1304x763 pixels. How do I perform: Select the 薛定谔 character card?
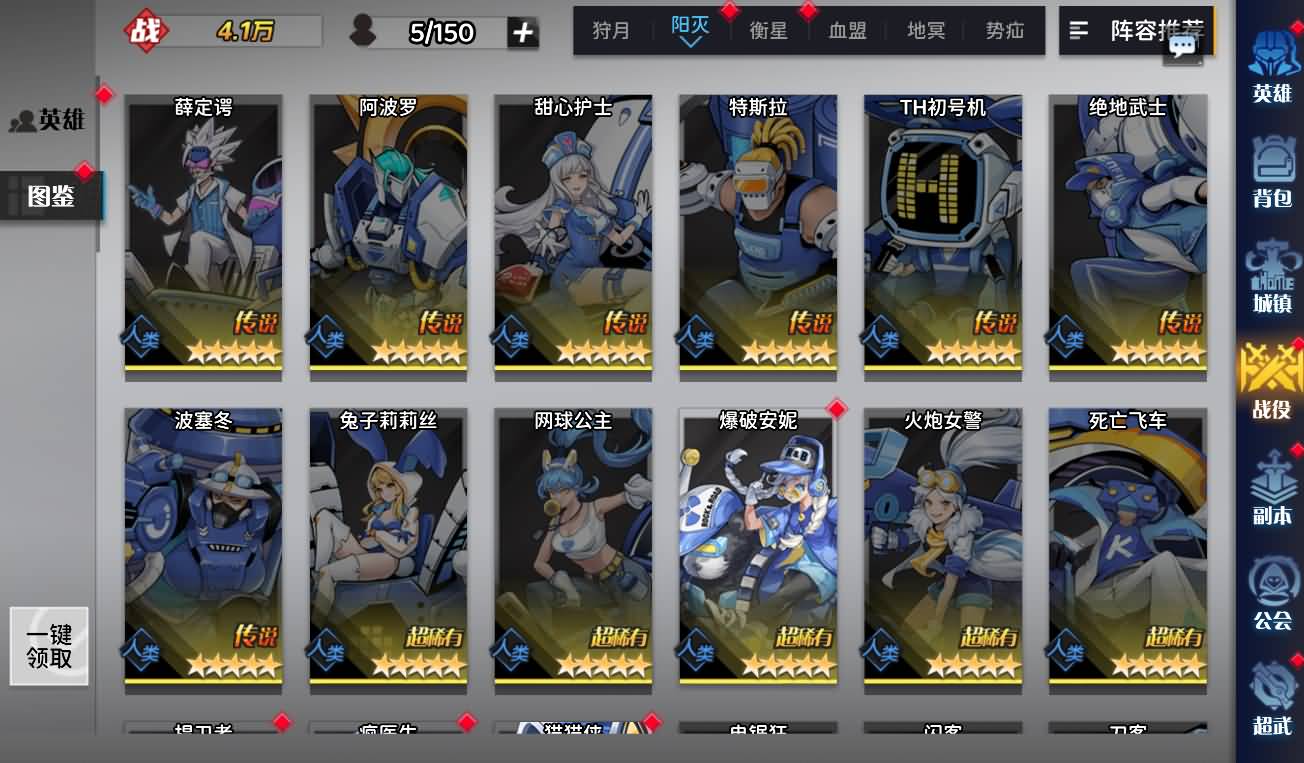202,235
